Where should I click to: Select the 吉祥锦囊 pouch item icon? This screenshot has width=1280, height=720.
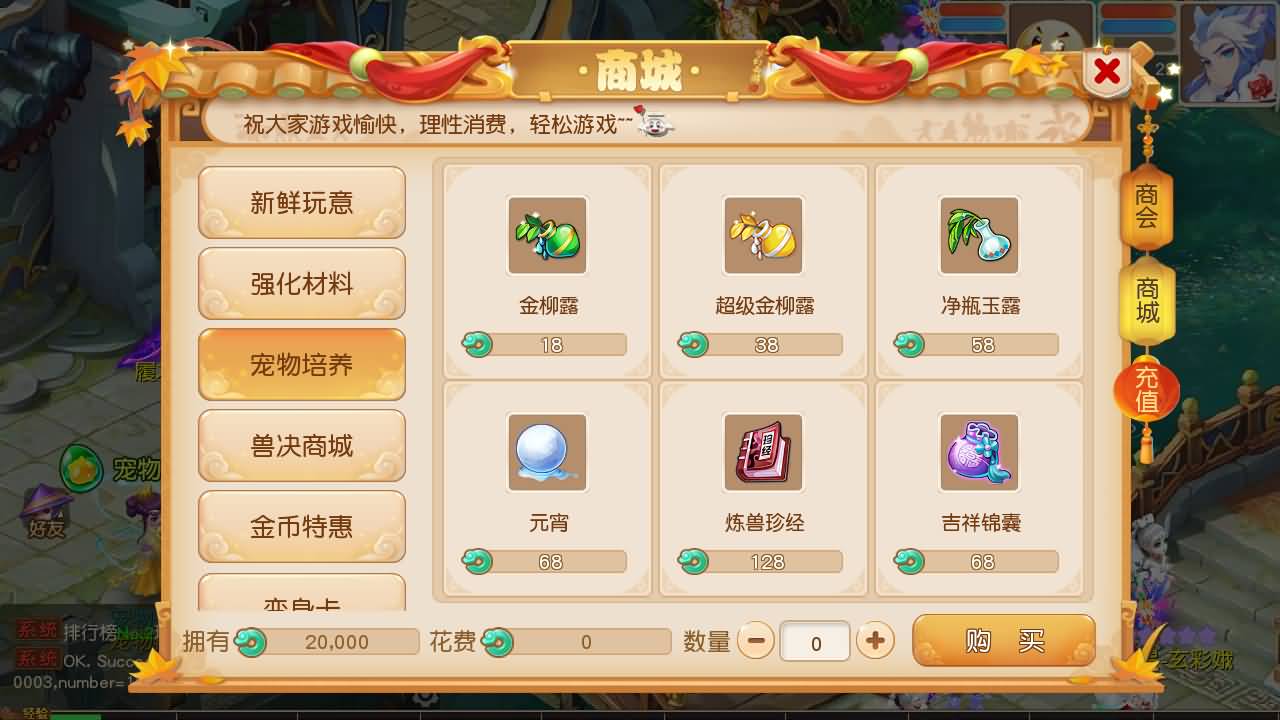(979, 453)
